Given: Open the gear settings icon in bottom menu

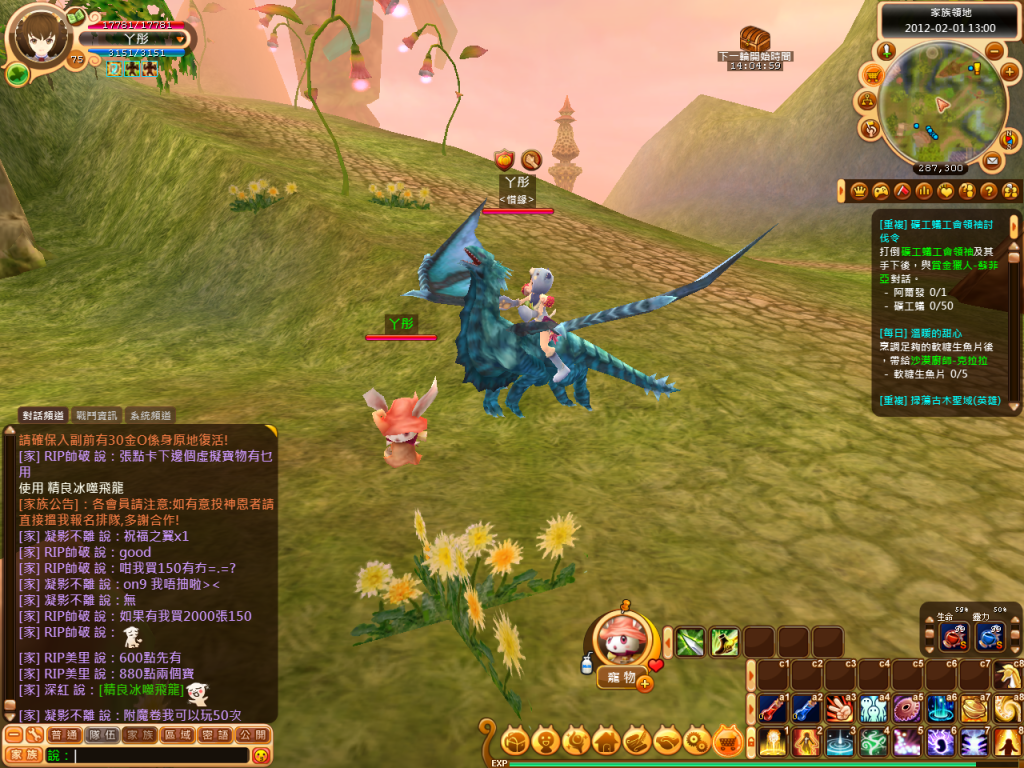Looking at the screenshot, I should 699,741.
